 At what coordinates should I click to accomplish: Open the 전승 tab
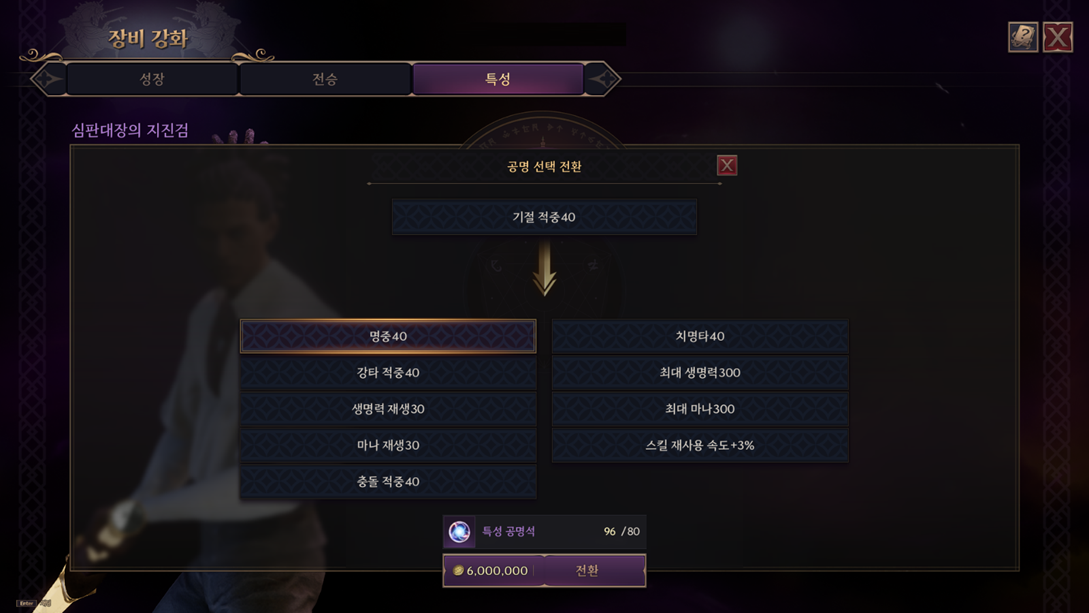pos(325,79)
